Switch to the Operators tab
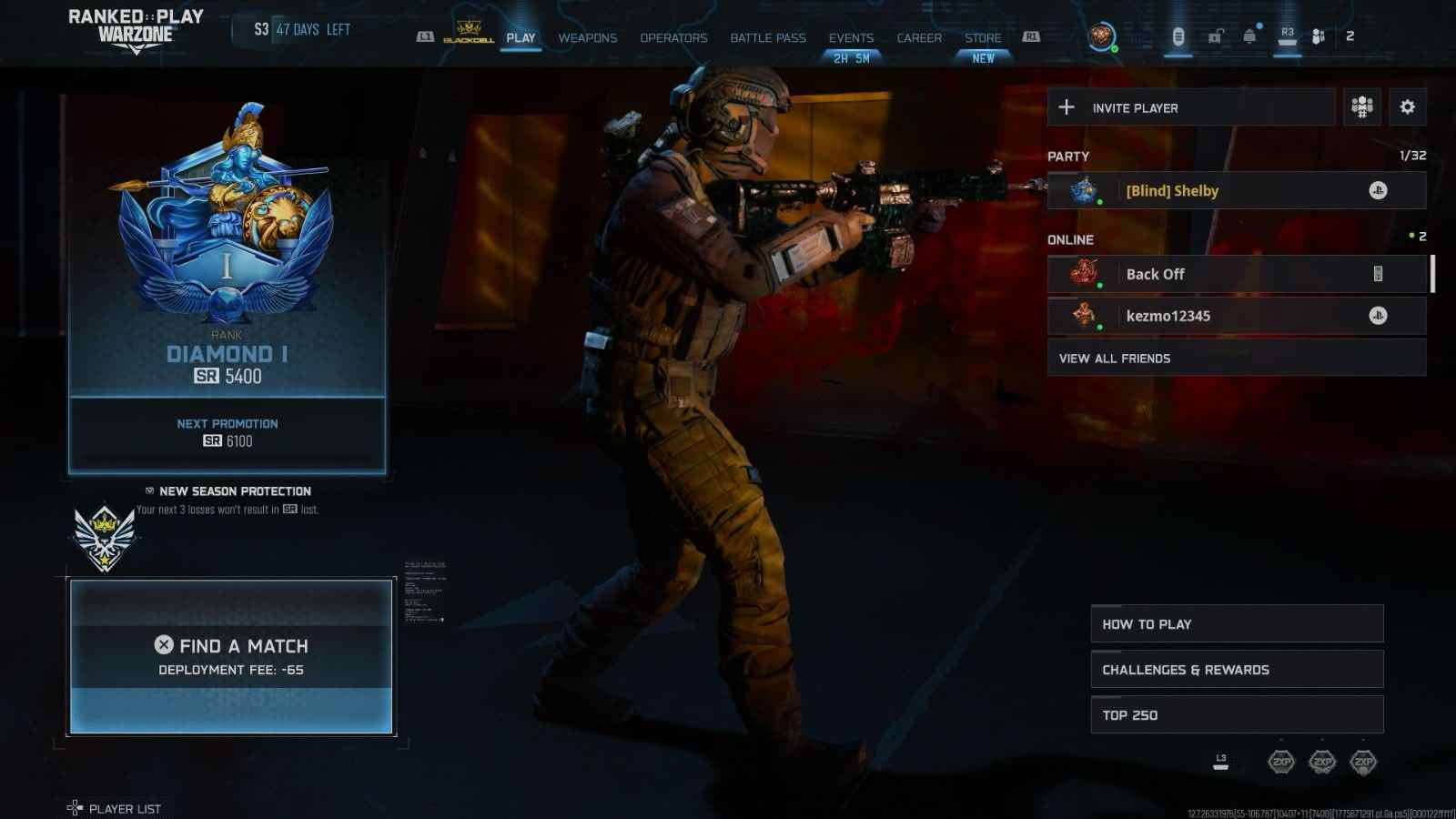 coord(672,38)
